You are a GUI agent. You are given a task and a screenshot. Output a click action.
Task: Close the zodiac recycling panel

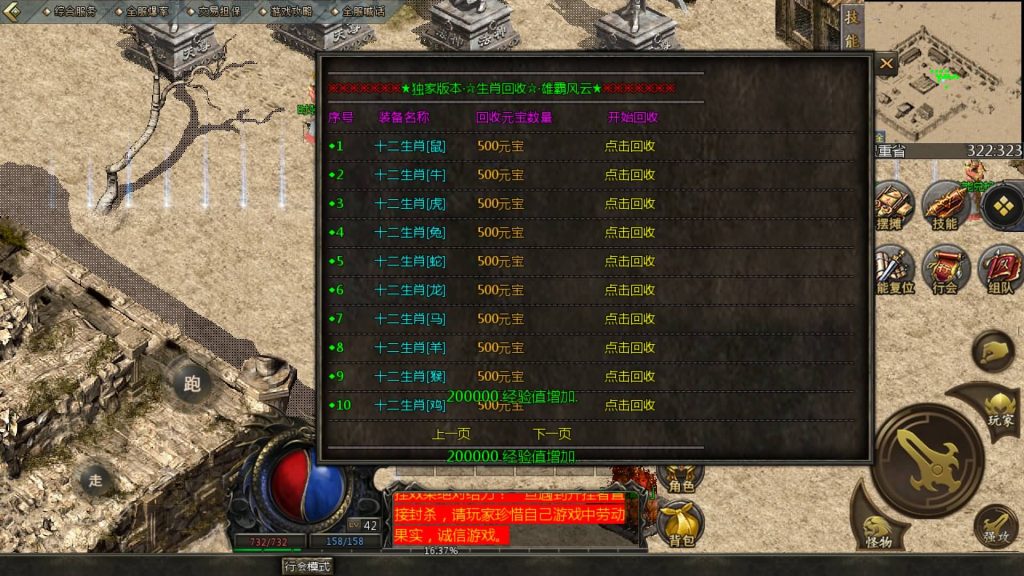[x=887, y=64]
